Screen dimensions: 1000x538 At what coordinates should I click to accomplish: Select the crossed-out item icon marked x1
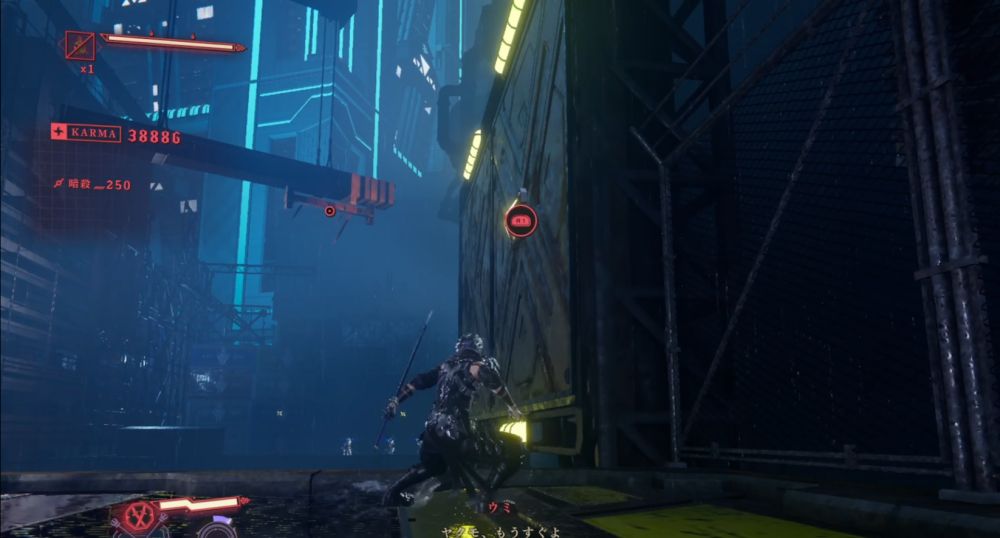pyautogui.click(x=79, y=45)
